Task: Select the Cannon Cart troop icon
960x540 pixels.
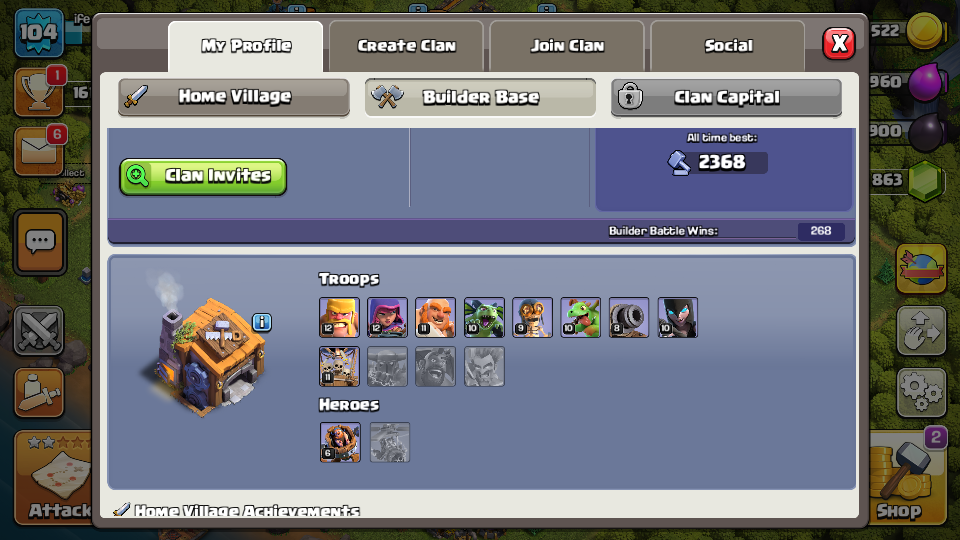Action: click(629, 317)
